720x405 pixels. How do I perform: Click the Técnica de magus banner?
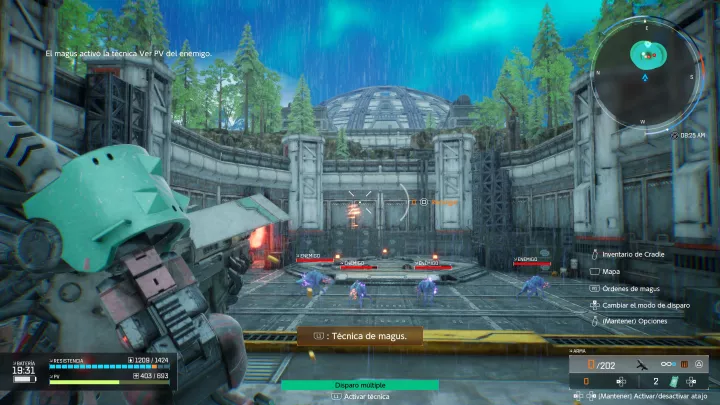(359, 336)
